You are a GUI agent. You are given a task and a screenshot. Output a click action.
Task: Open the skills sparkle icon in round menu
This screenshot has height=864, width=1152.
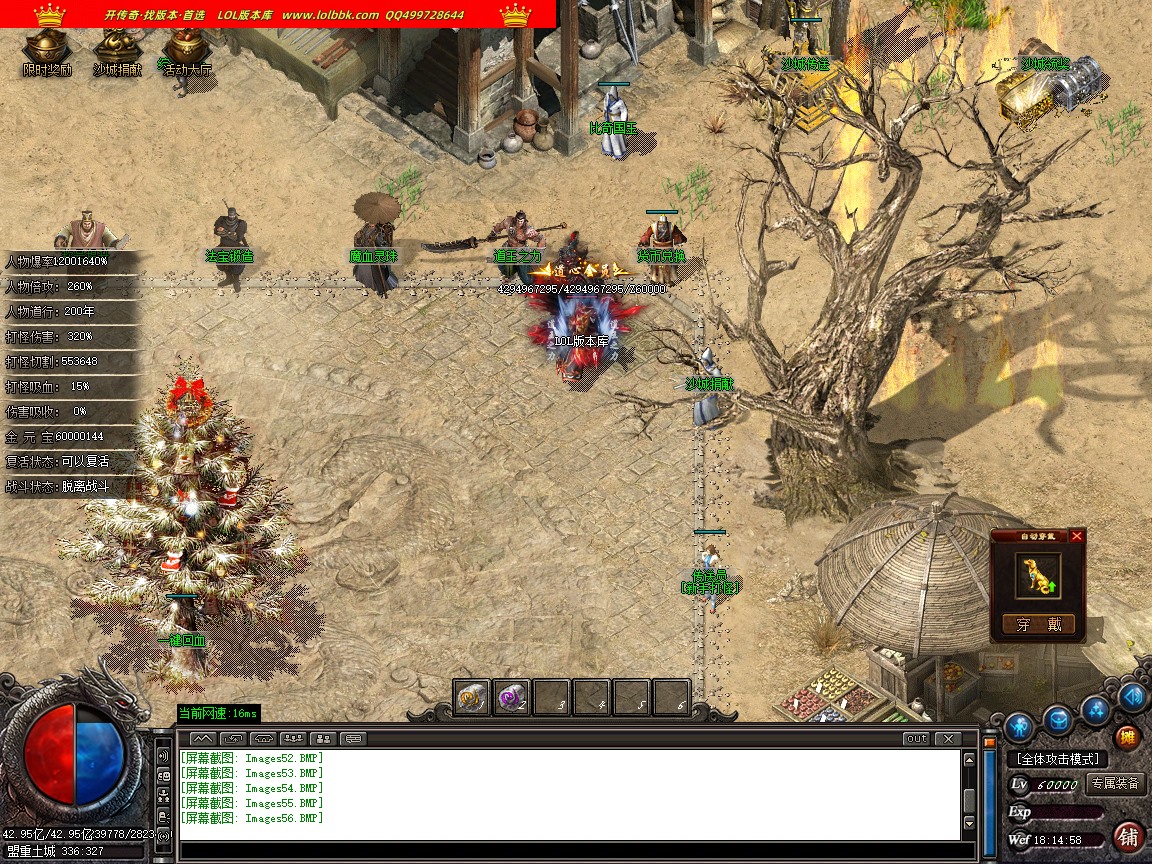[x=1098, y=709]
